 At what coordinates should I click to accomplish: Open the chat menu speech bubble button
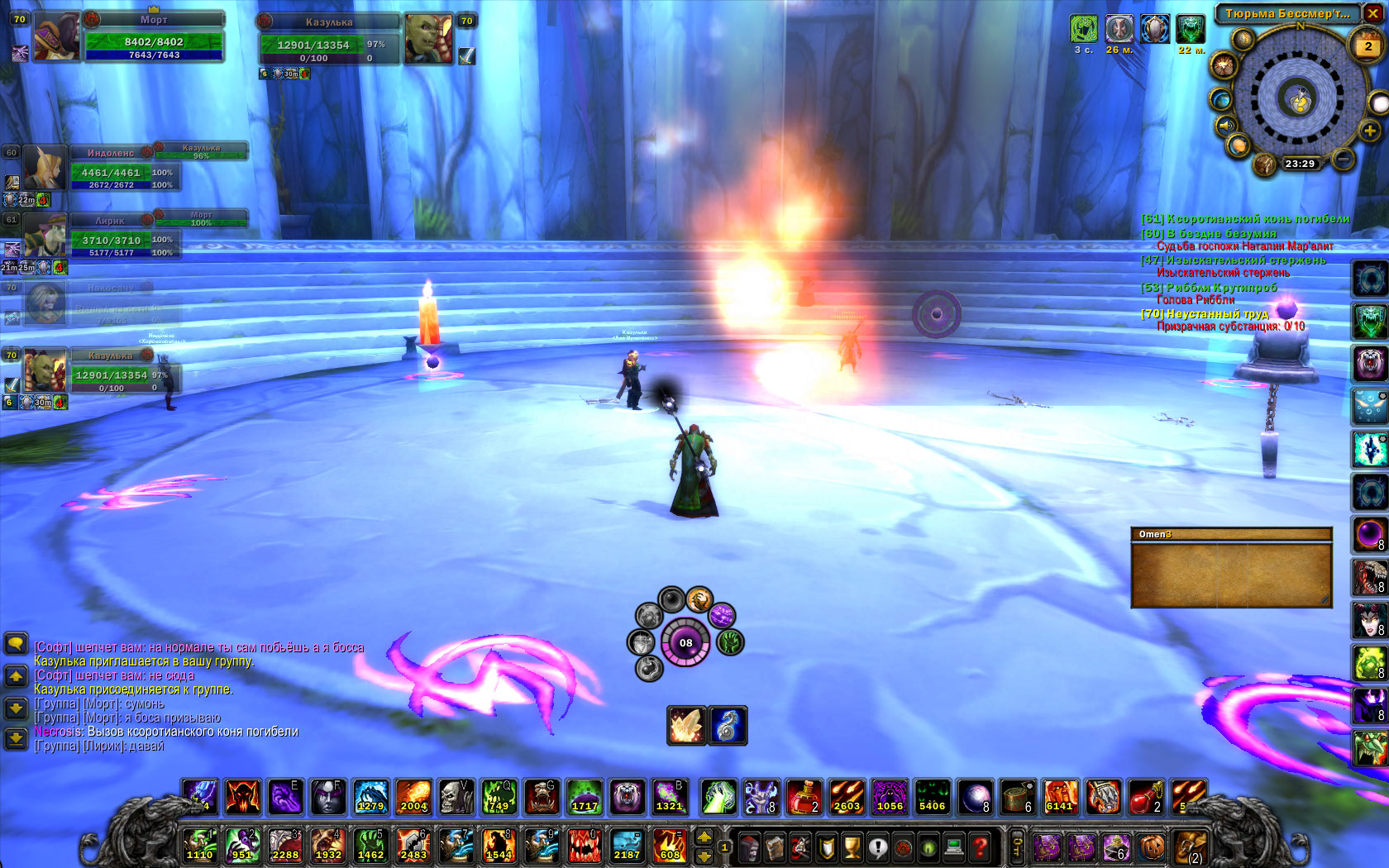pyautogui.click(x=16, y=643)
